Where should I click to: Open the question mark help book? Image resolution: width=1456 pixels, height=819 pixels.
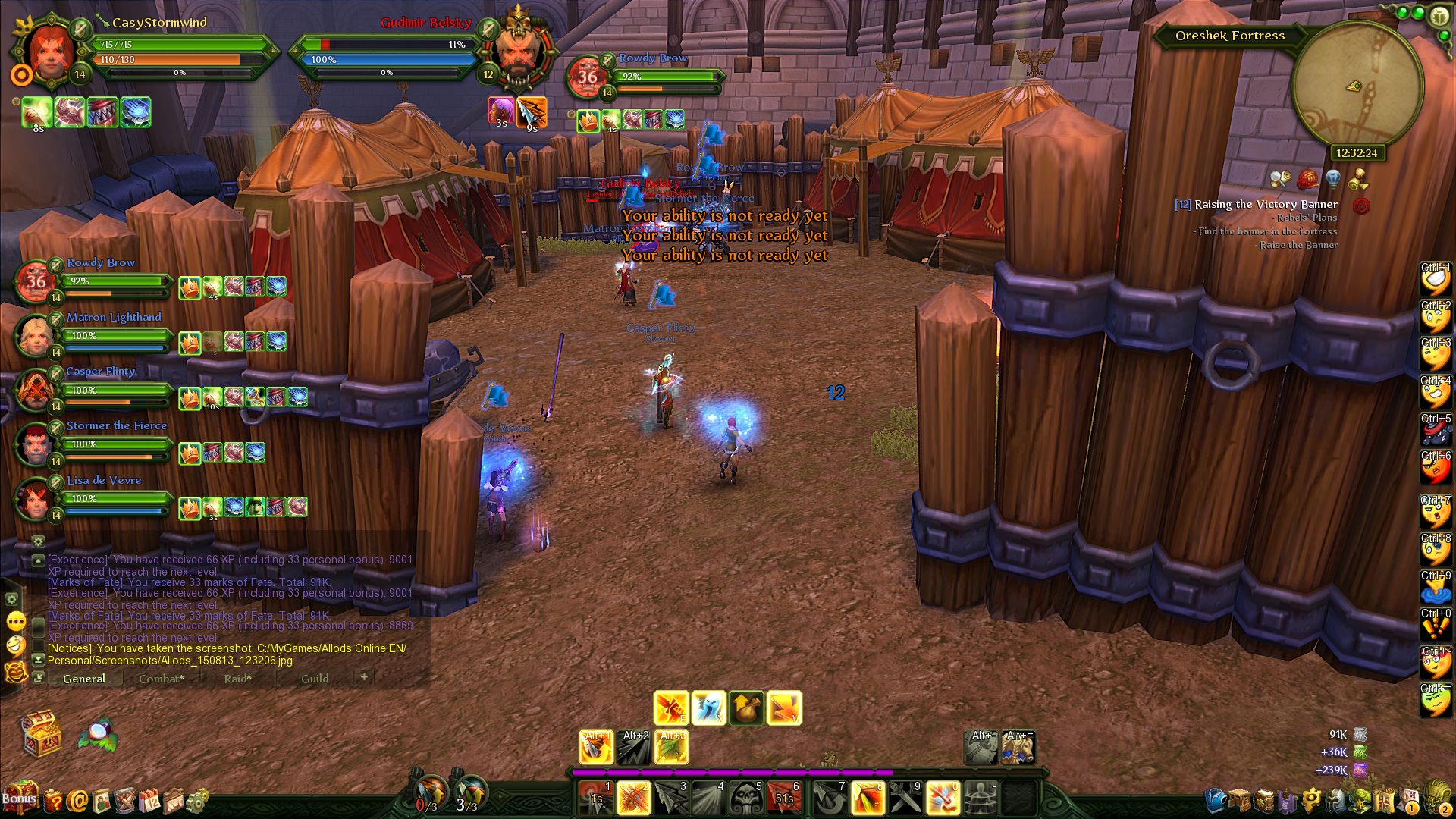click(53, 801)
